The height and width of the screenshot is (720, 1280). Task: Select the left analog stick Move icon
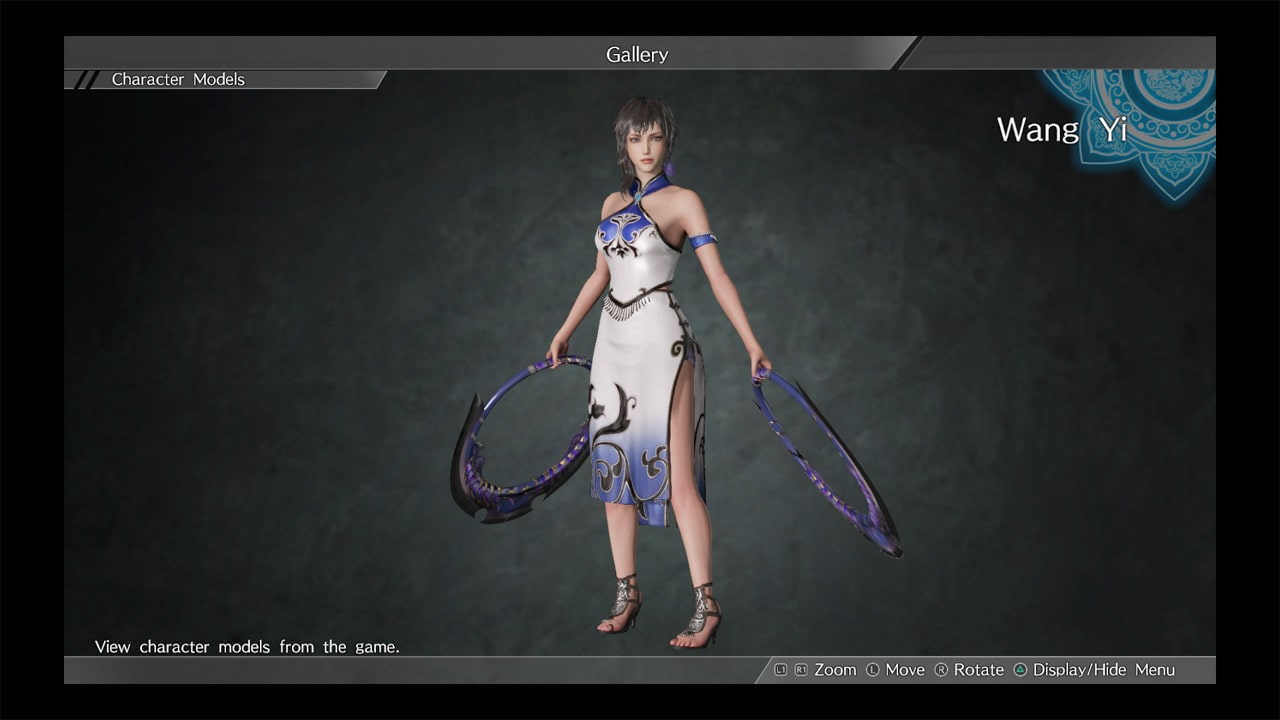pyautogui.click(x=873, y=670)
